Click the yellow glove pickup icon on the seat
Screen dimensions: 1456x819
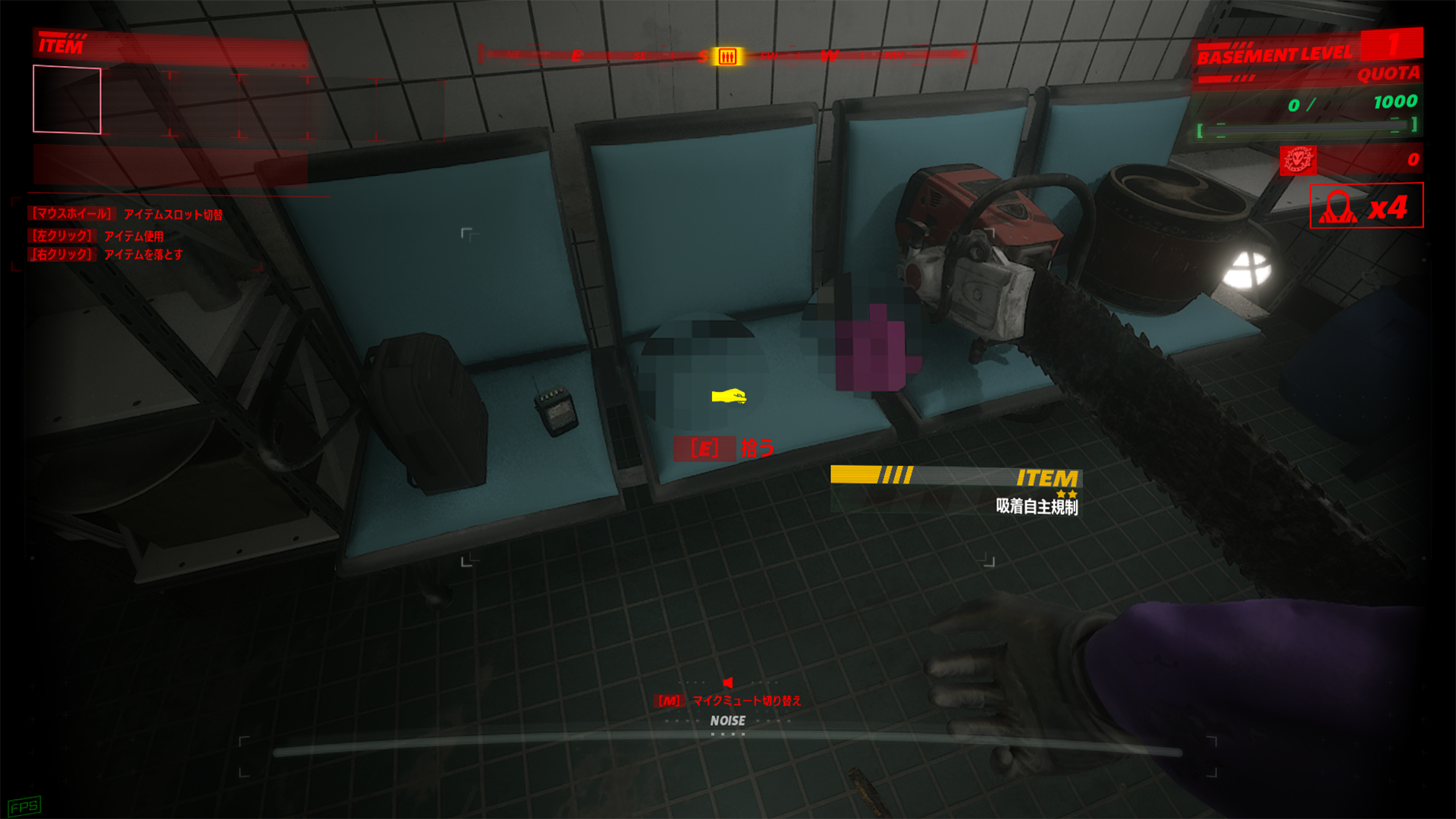click(x=730, y=397)
